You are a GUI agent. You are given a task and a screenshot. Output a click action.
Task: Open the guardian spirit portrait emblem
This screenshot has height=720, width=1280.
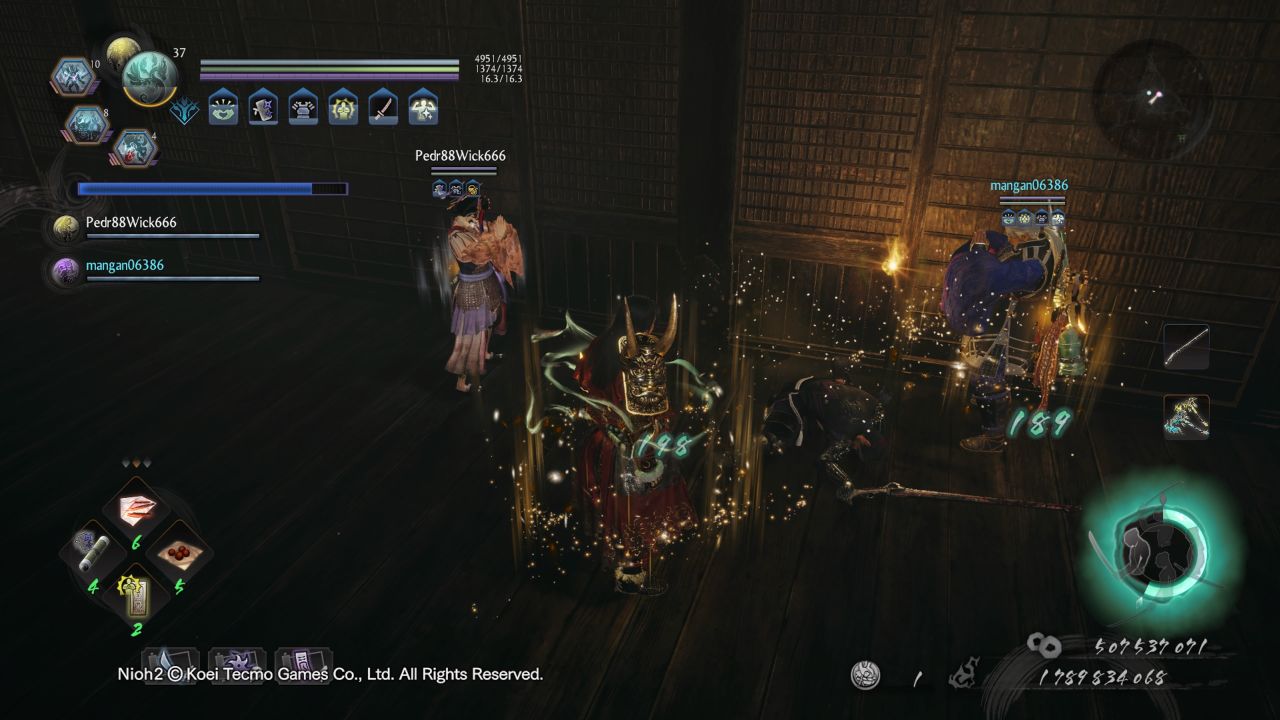(x=150, y=78)
